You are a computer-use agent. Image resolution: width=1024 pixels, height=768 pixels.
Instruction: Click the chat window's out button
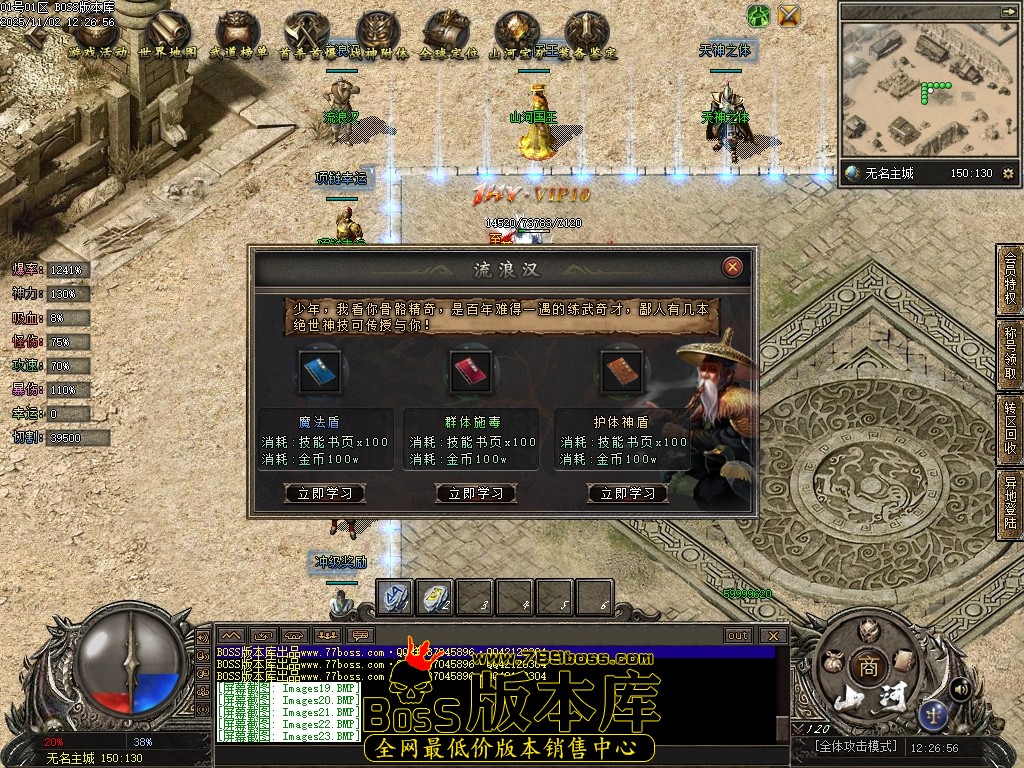(x=738, y=635)
